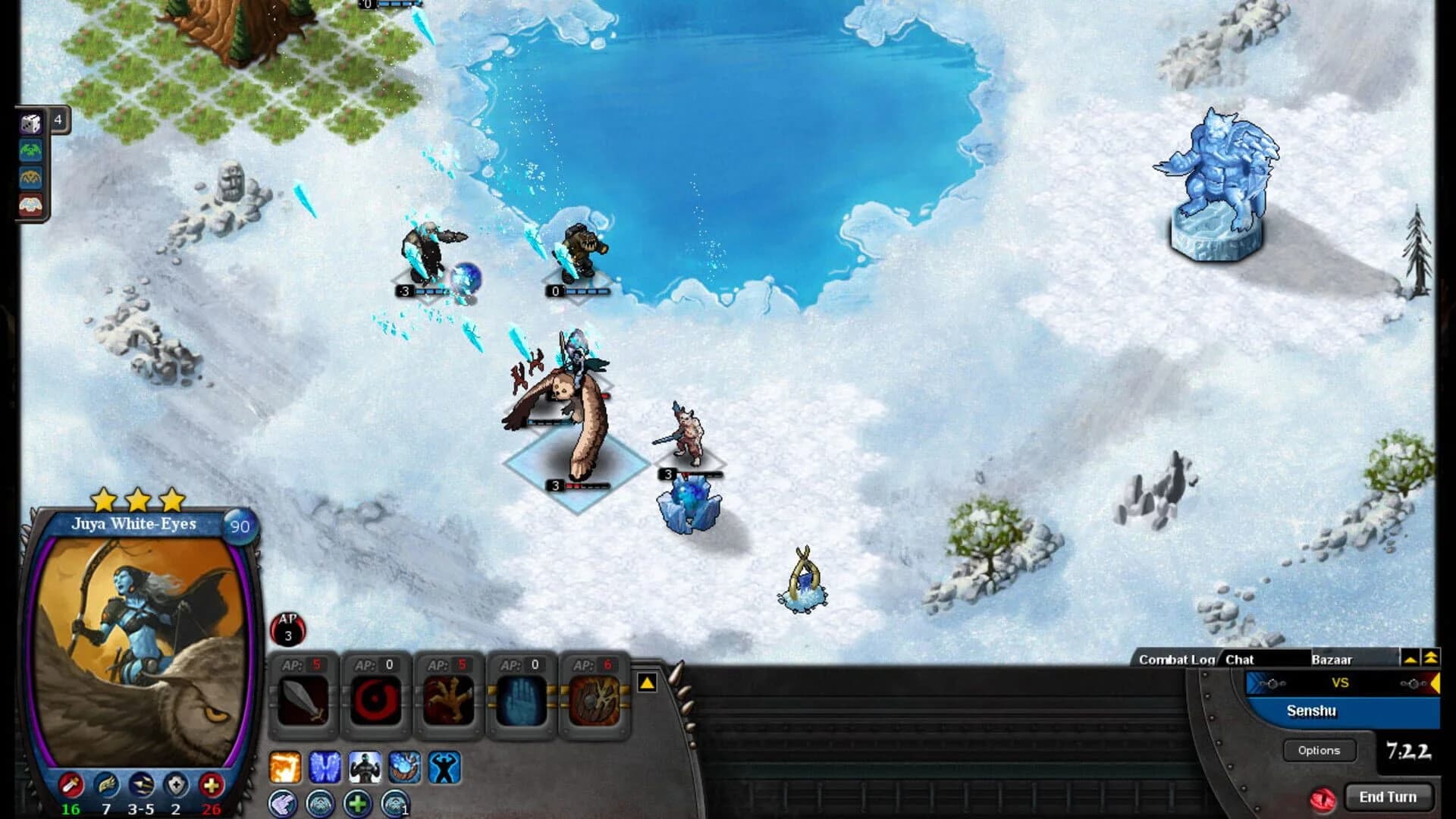
Task: Toggle the white glove buff circle
Action: [x=282, y=804]
